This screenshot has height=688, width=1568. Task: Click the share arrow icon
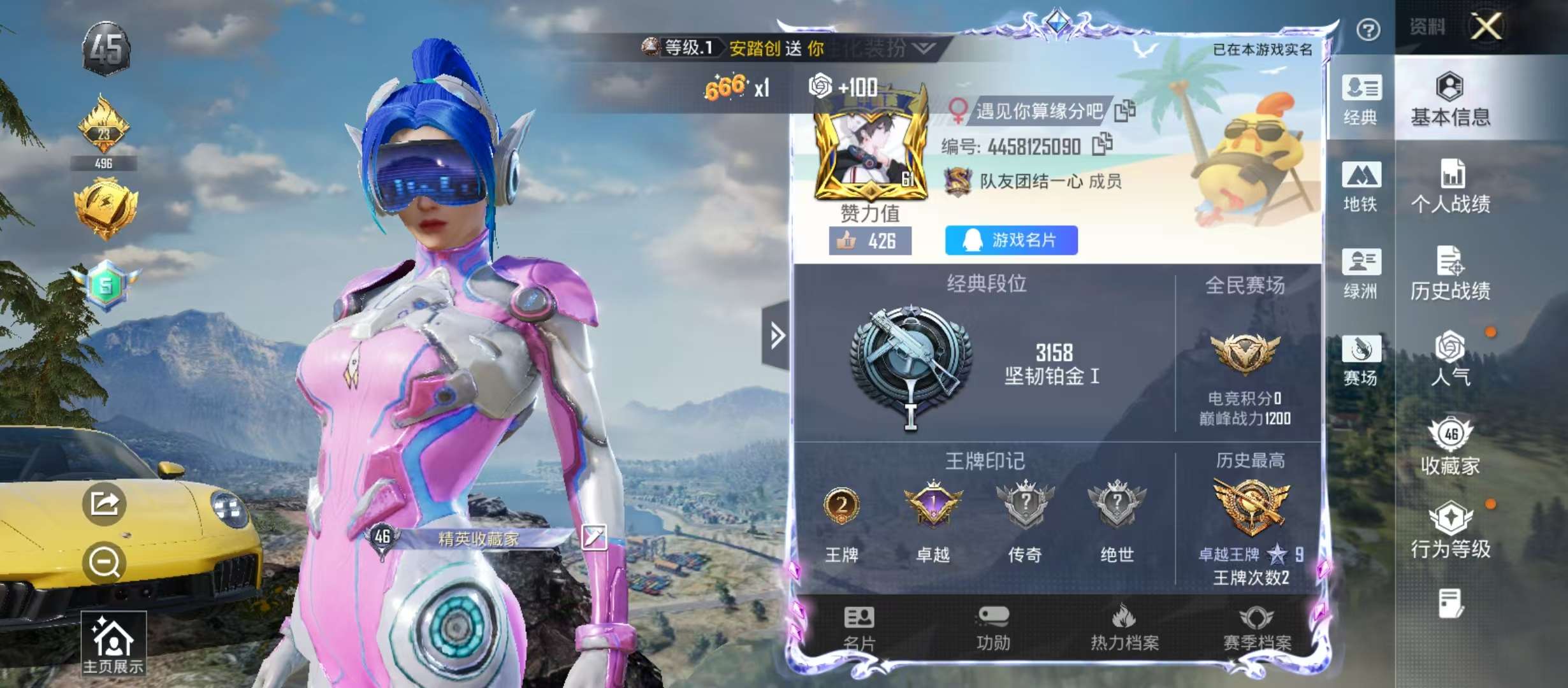pos(104,504)
